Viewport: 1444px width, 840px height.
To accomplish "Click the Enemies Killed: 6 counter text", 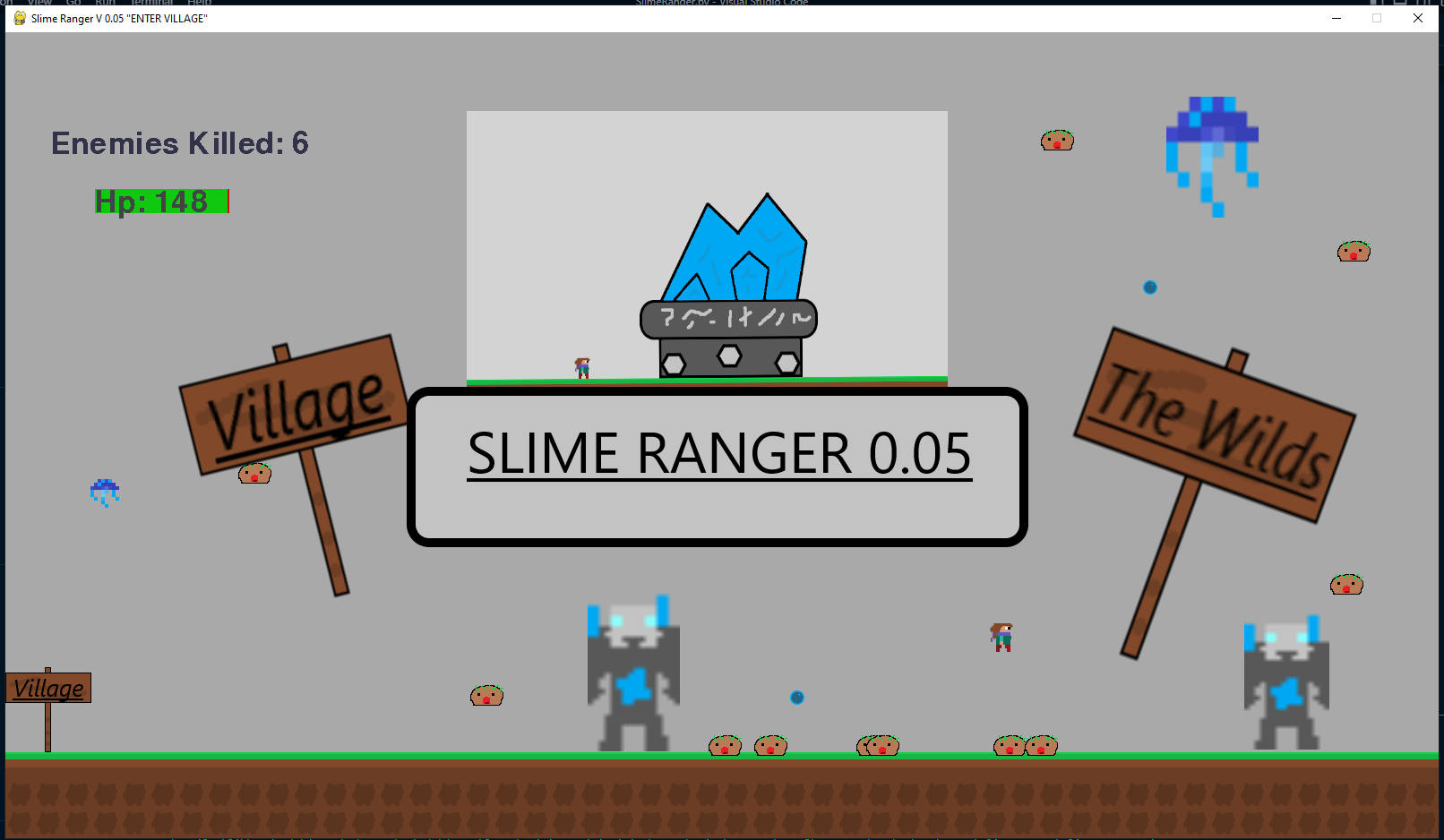I will pyautogui.click(x=180, y=143).
